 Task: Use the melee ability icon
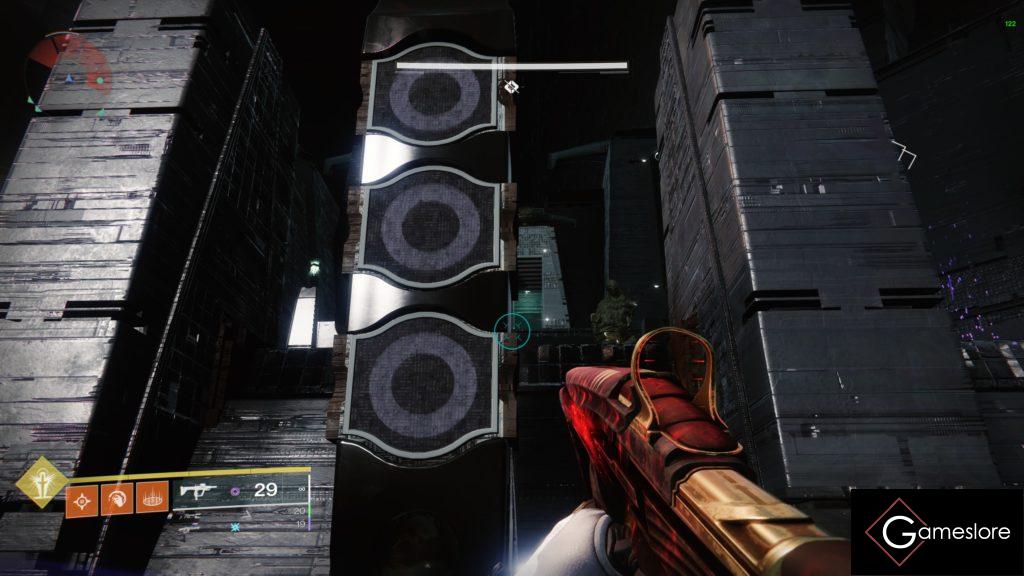point(115,499)
